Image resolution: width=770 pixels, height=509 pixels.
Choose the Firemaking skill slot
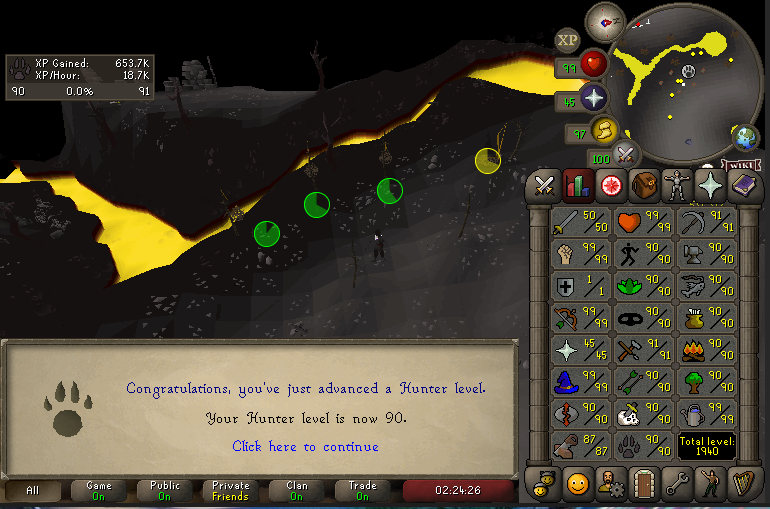[x=706, y=350]
